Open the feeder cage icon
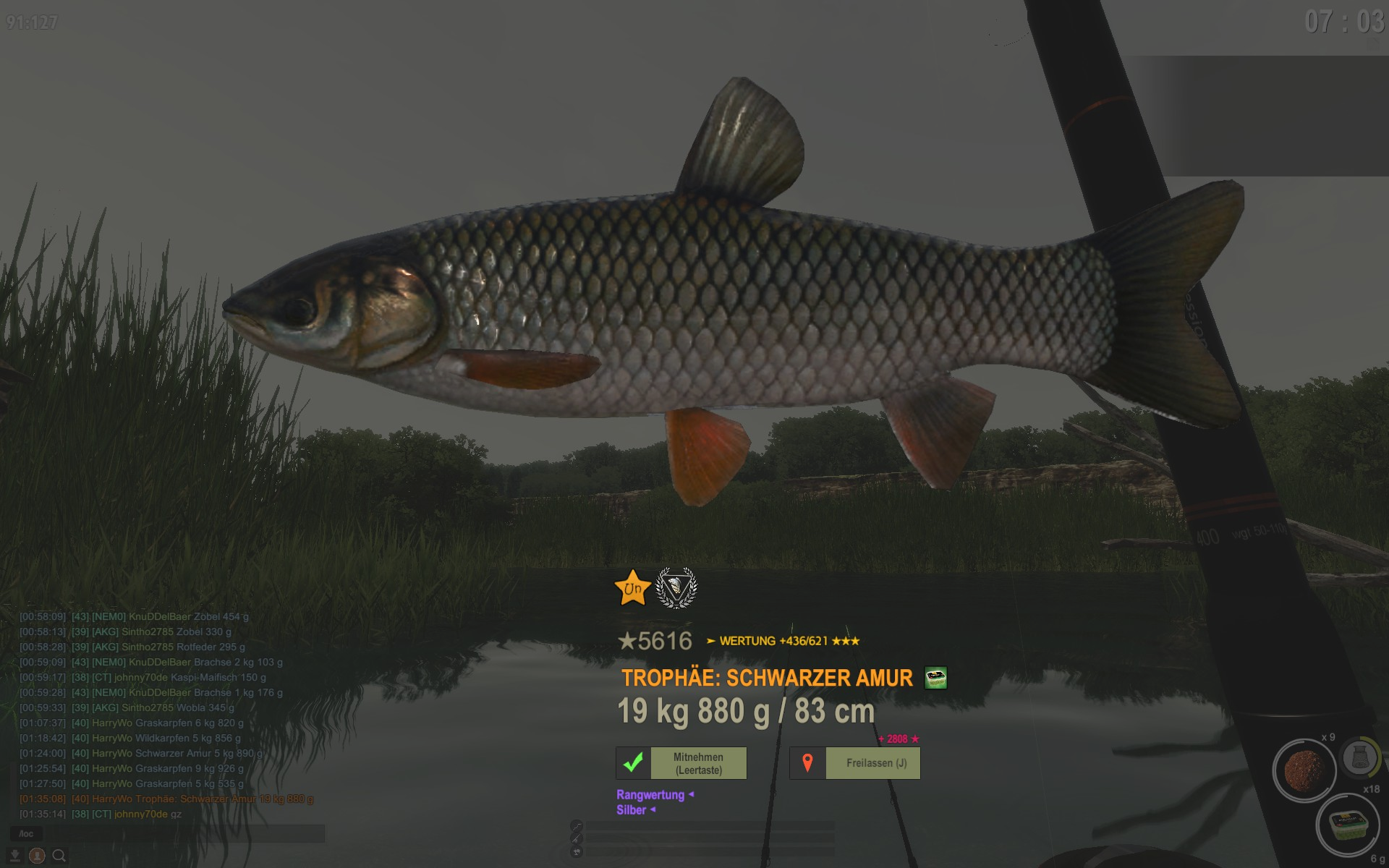The image size is (1389, 868). pos(1359,757)
